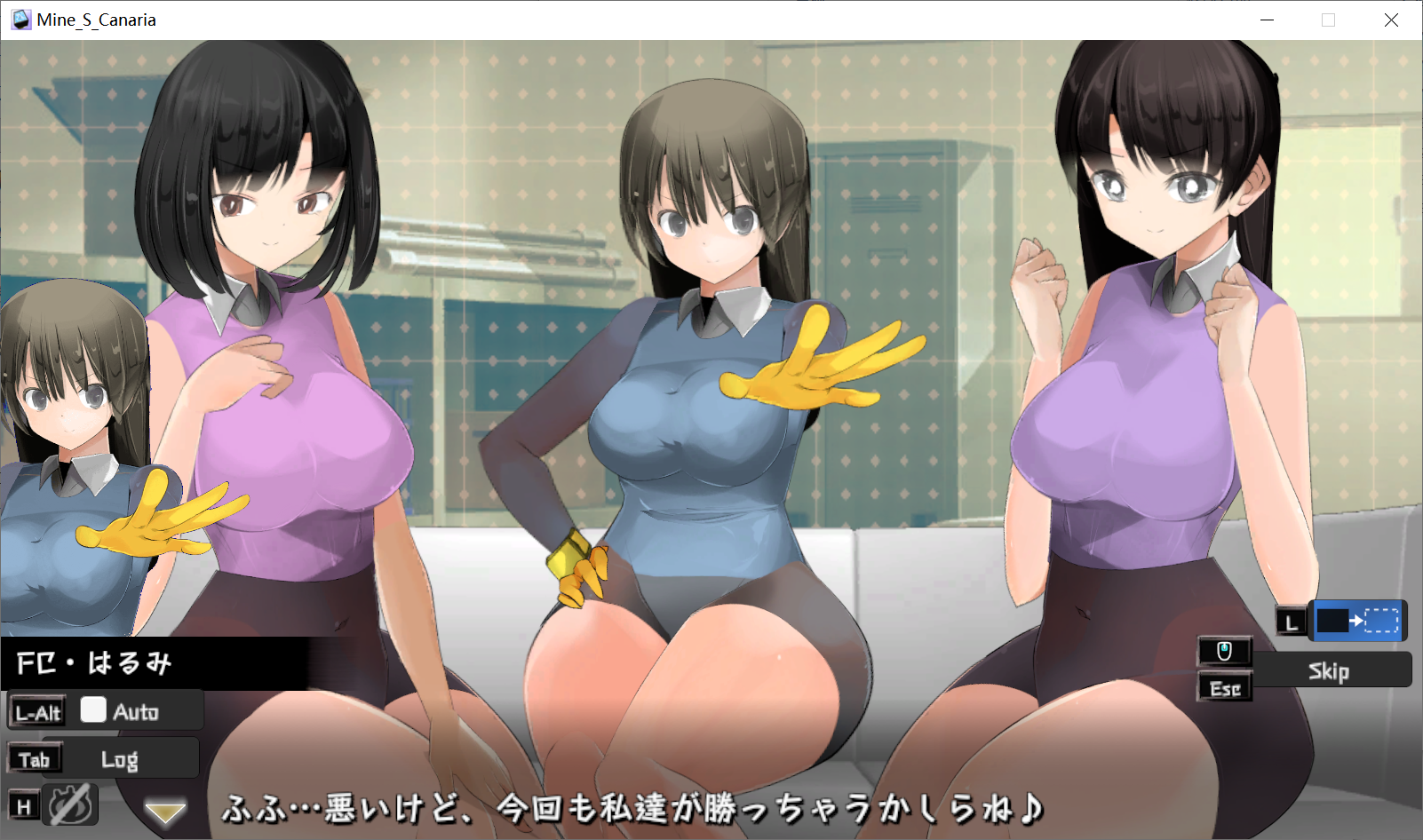Image resolution: width=1423 pixels, height=840 pixels.
Task: Select the L-Alt shortcut key icon
Action: click(37, 710)
